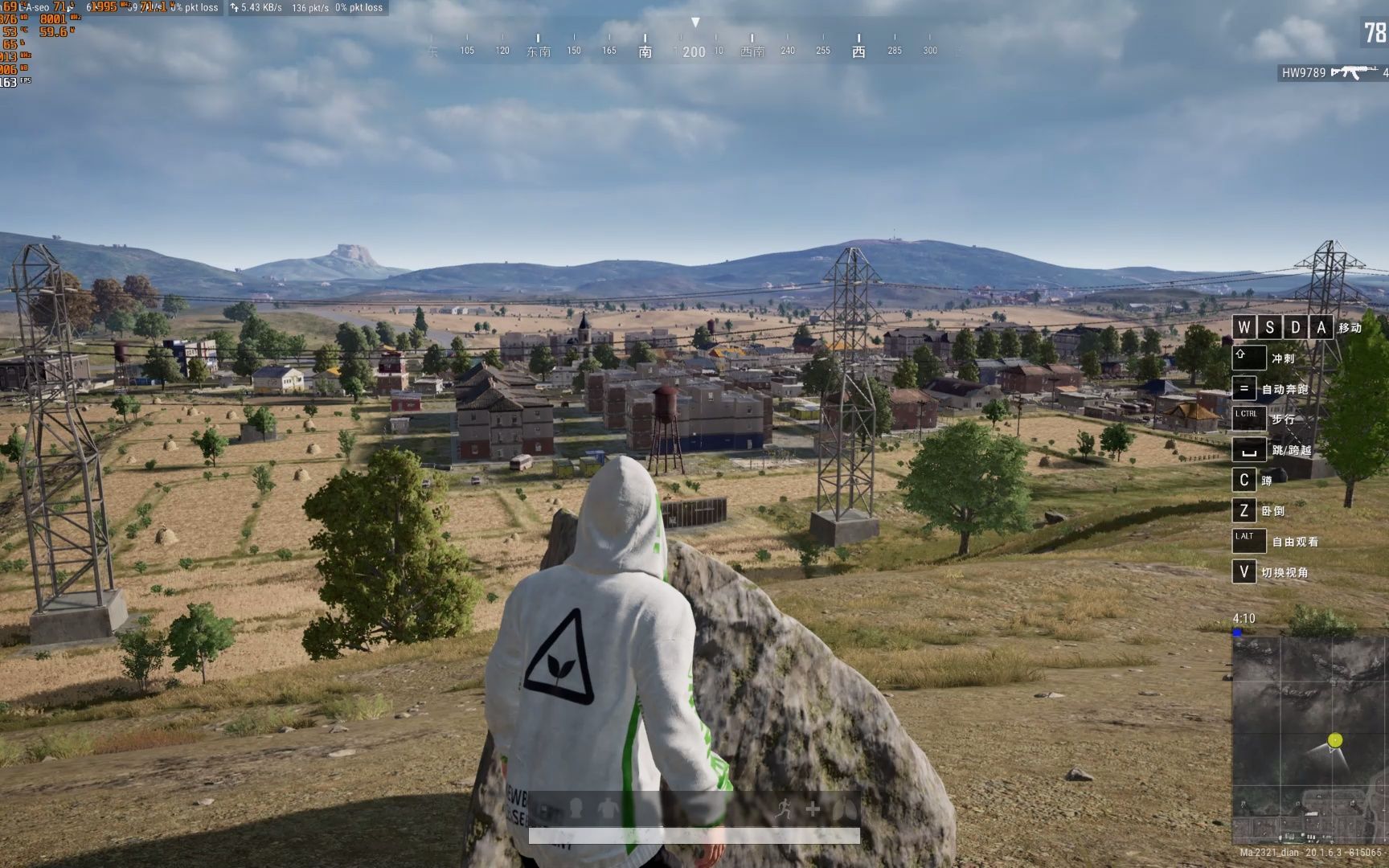Open the minimap in the corner

1309,739
